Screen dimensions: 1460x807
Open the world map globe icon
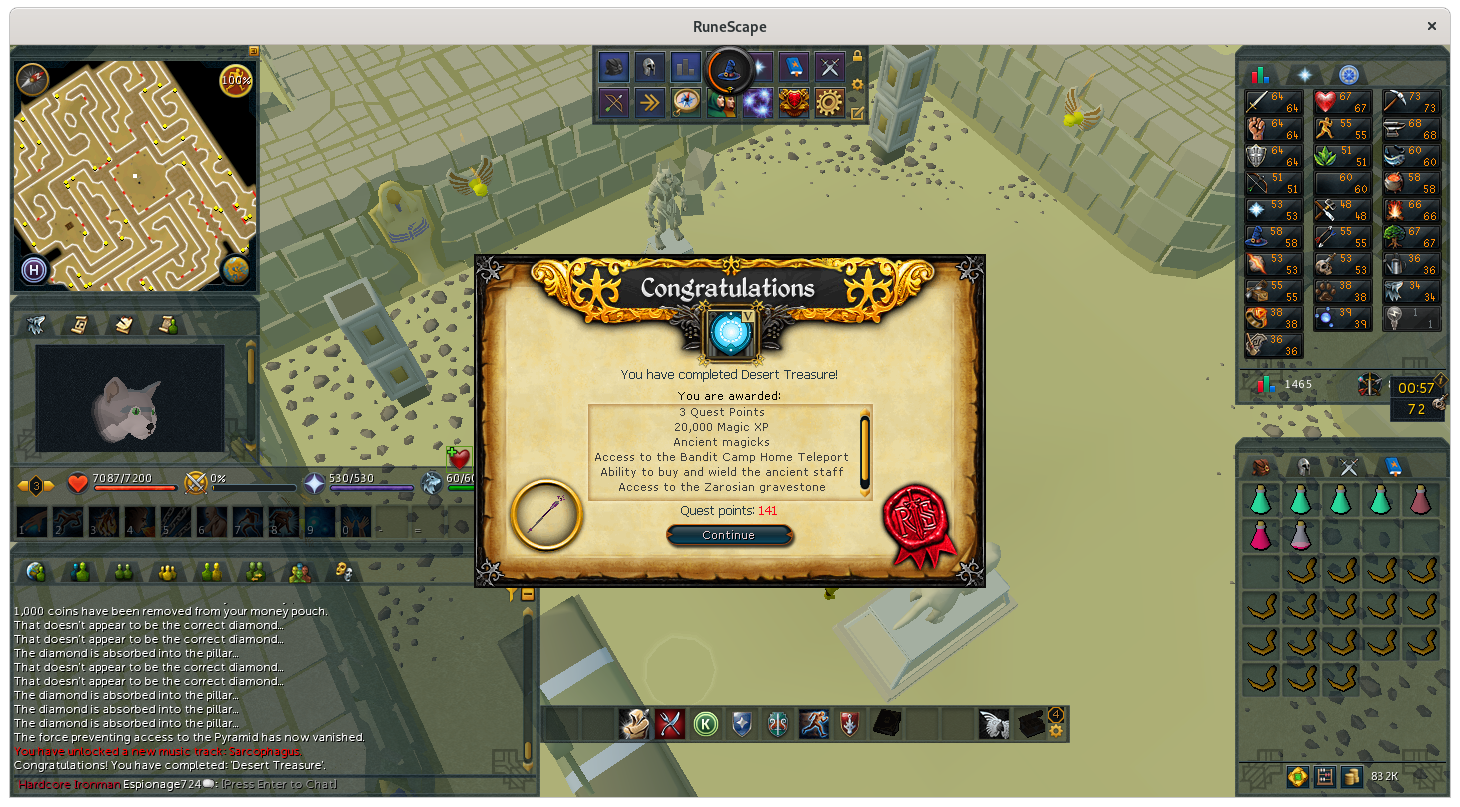pyautogui.click(x=236, y=269)
